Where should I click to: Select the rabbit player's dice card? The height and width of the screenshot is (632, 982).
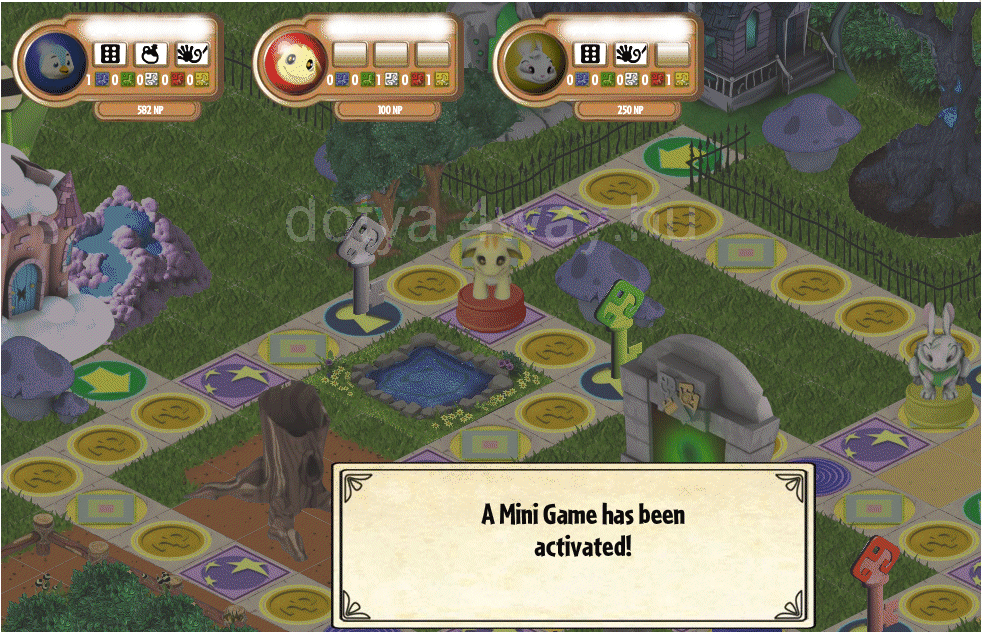click(x=591, y=53)
